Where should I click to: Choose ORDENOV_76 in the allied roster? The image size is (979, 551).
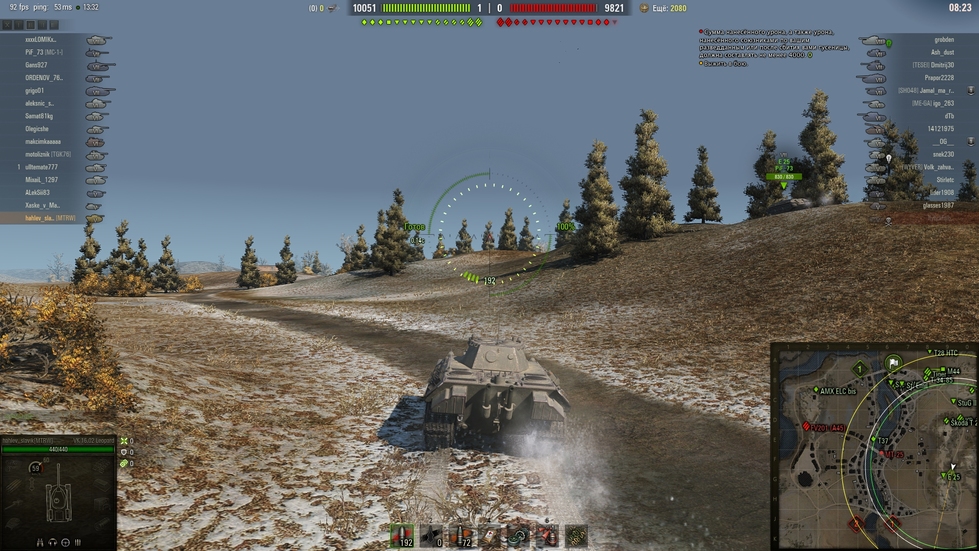(44, 78)
